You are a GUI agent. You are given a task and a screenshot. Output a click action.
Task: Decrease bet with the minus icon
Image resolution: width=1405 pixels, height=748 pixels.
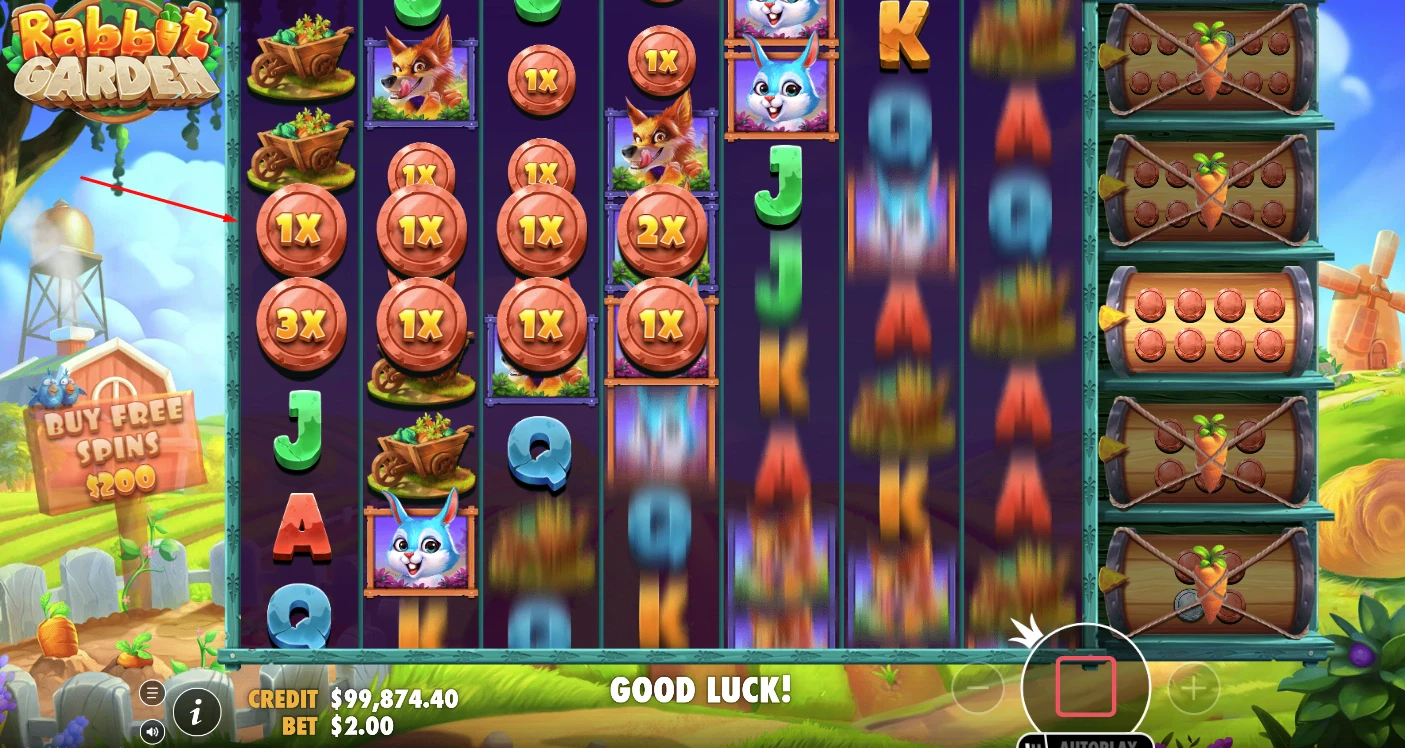(x=978, y=689)
